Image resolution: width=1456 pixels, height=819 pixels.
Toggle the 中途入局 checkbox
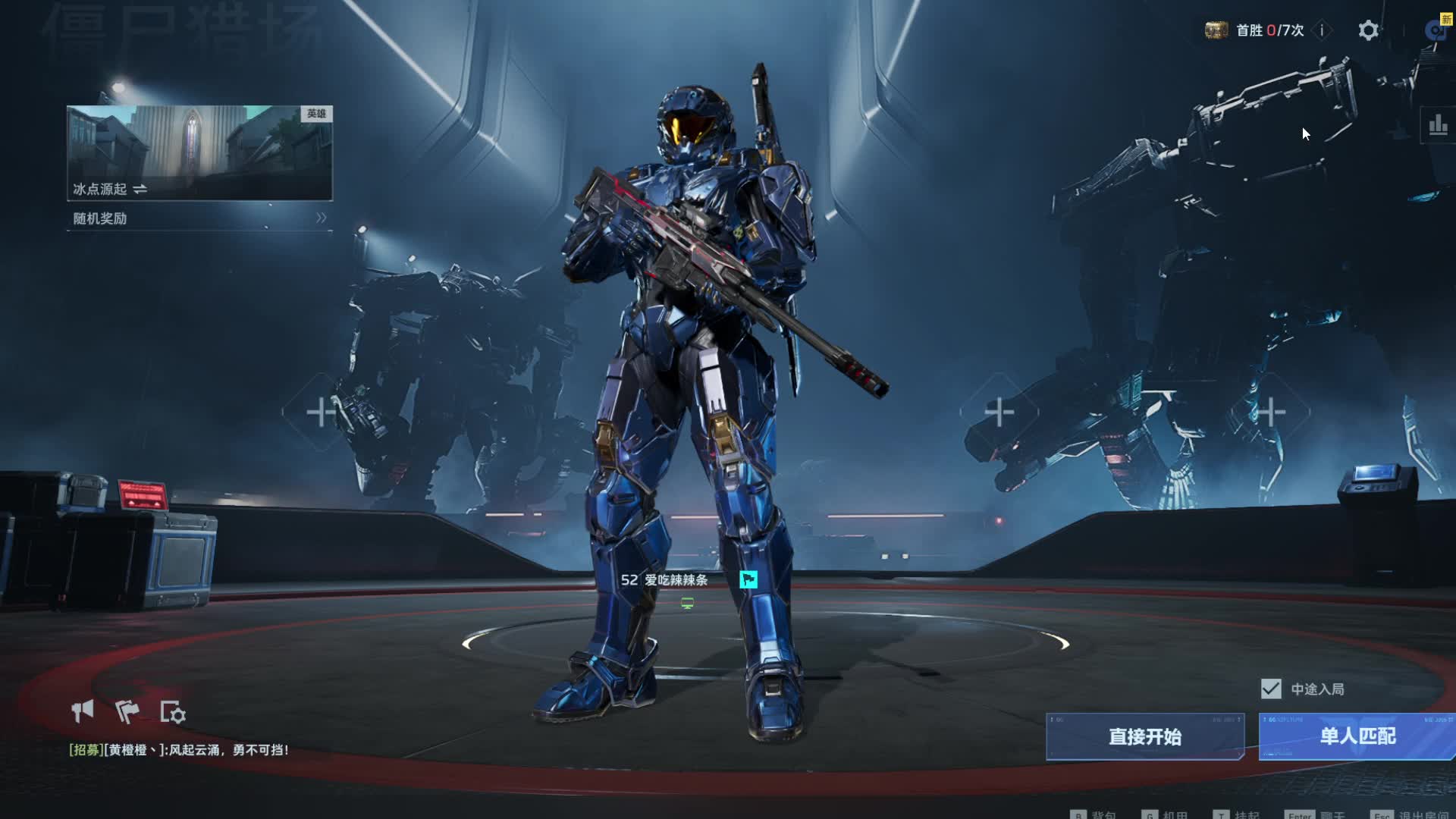point(1271,689)
